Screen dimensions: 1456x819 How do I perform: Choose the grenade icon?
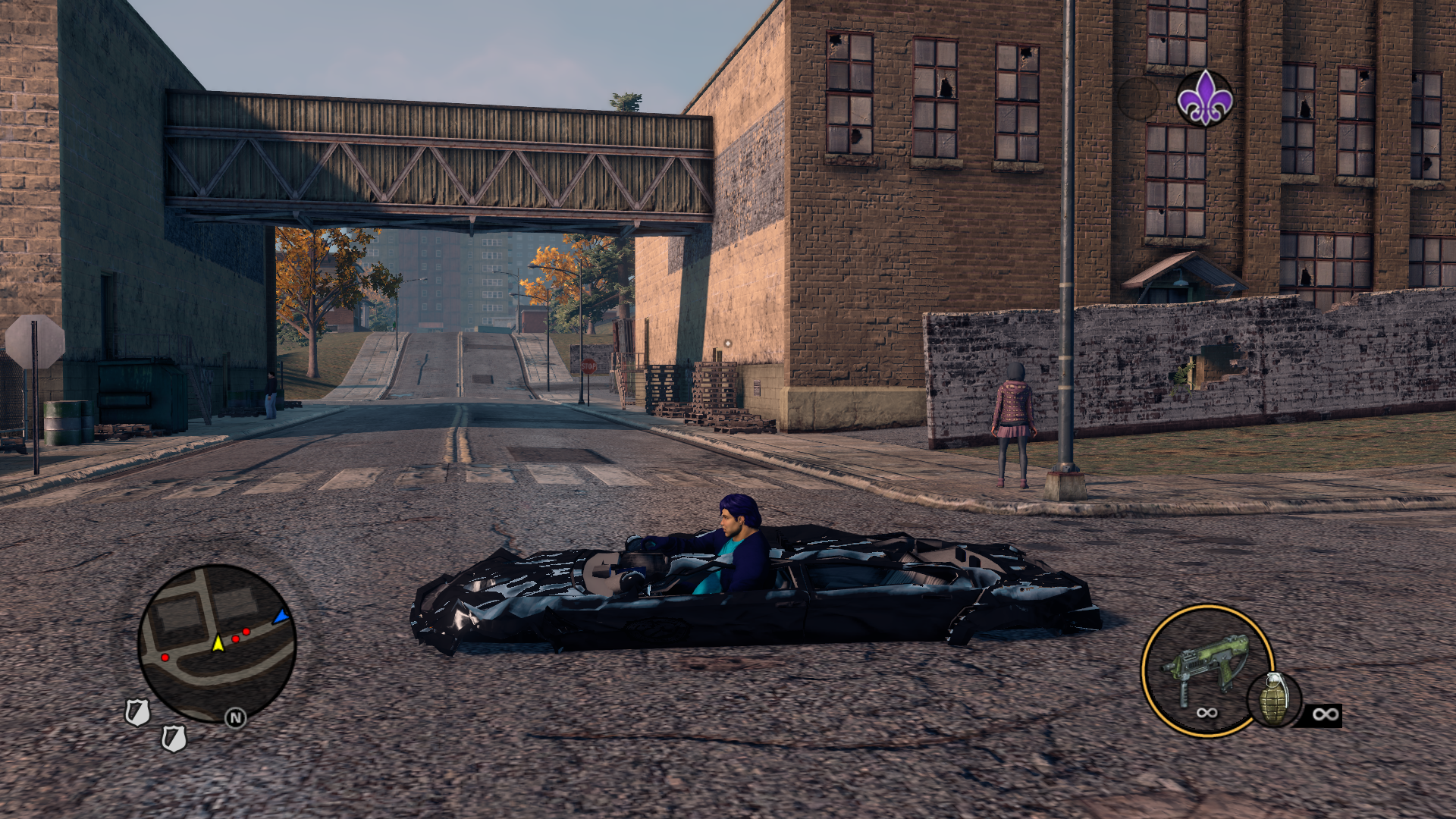(1274, 699)
